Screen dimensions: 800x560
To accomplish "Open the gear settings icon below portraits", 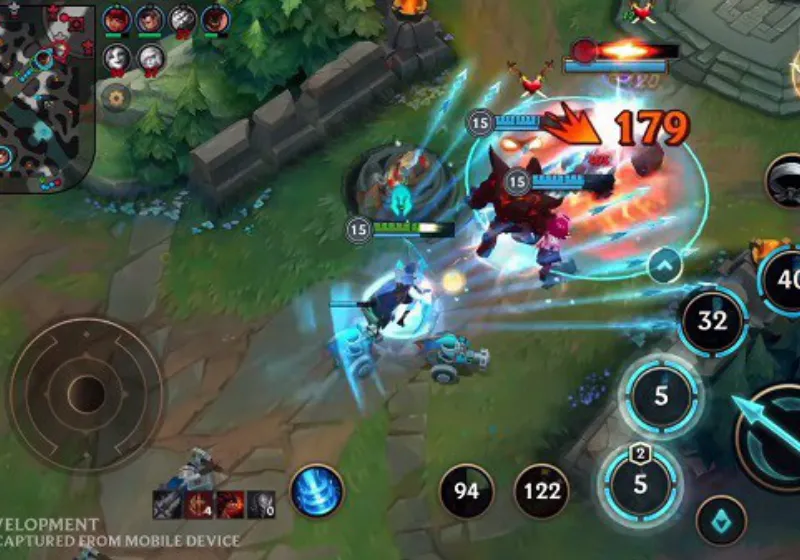I will click(x=117, y=98).
